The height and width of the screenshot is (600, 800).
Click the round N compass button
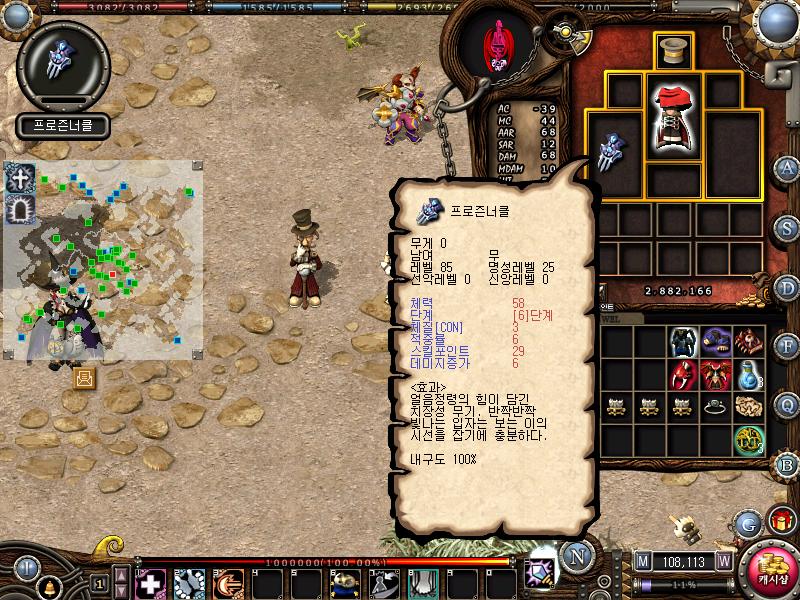[576, 555]
